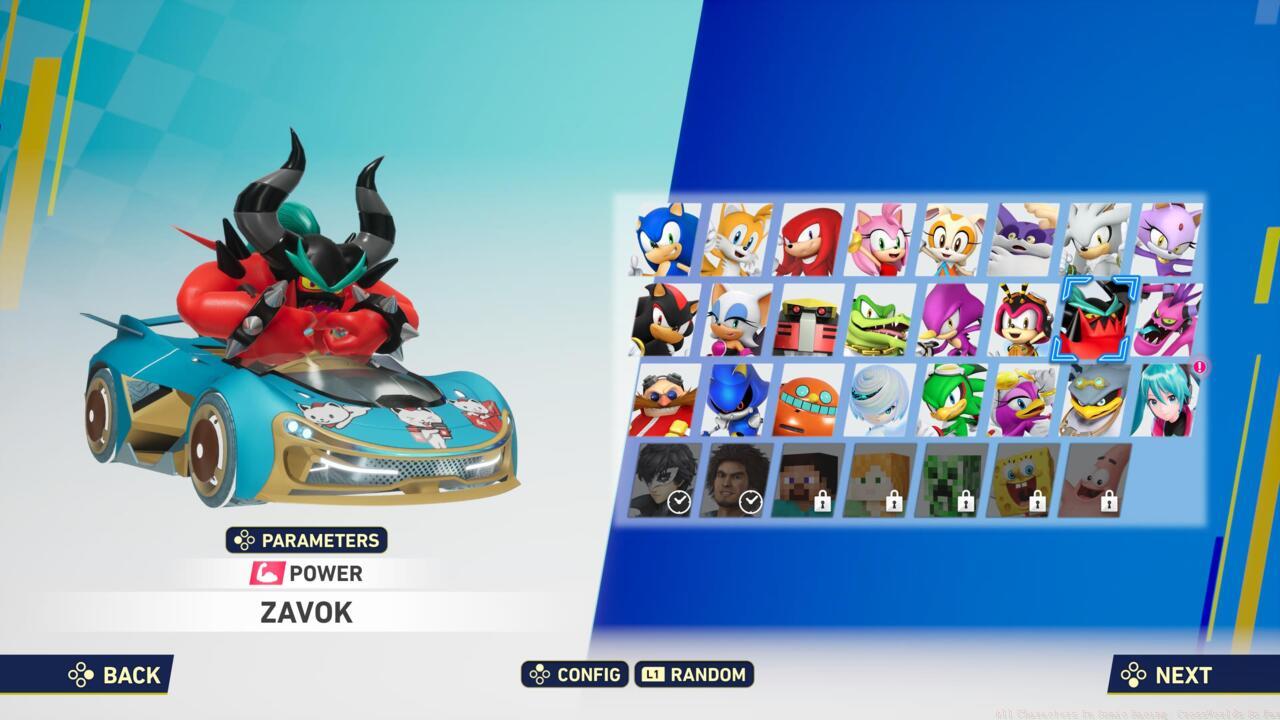Click the RANDOM selection button
This screenshot has height=720, width=1280.
[x=696, y=675]
